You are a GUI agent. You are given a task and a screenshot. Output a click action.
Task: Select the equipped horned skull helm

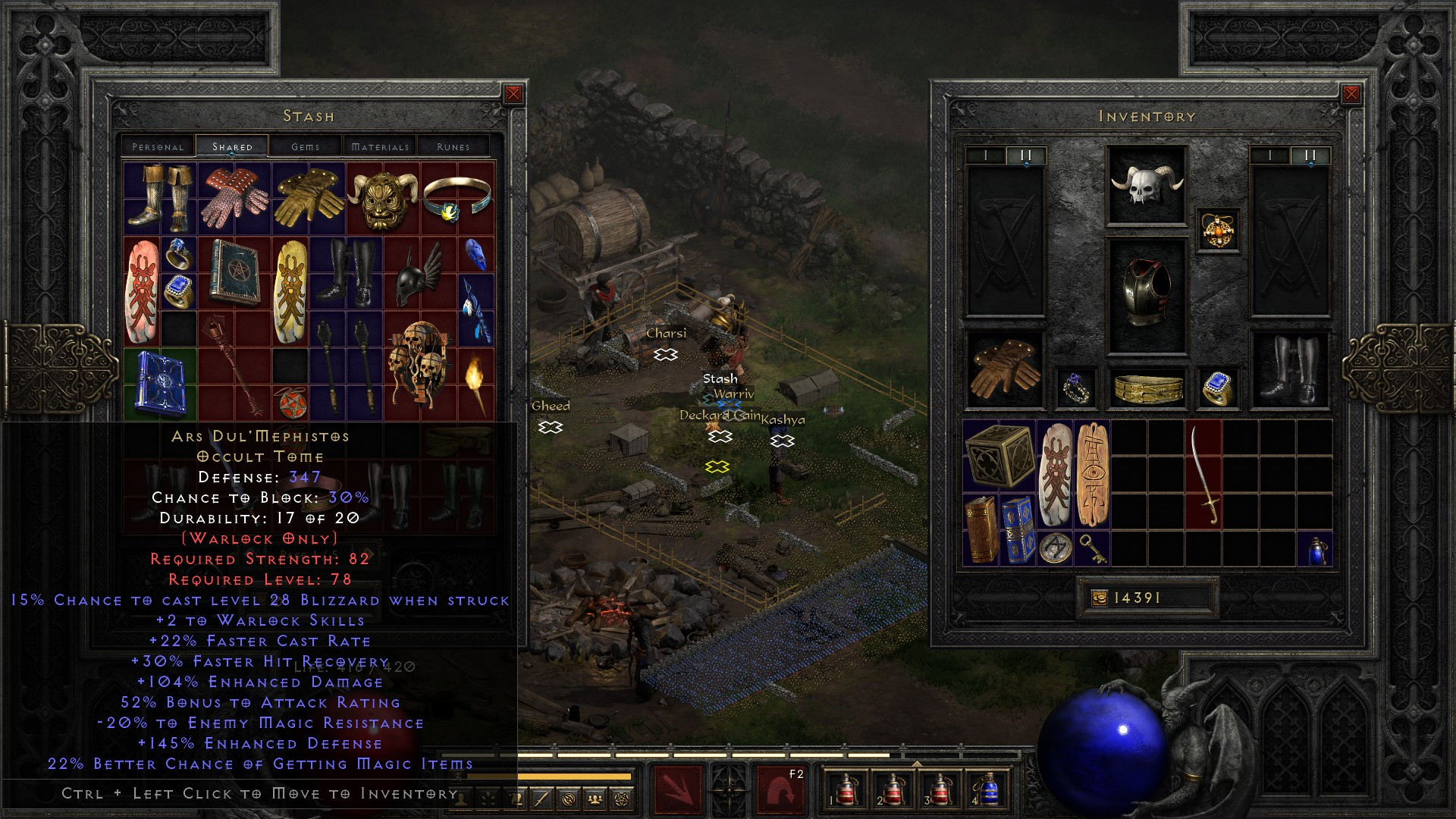pos(1147,185)
